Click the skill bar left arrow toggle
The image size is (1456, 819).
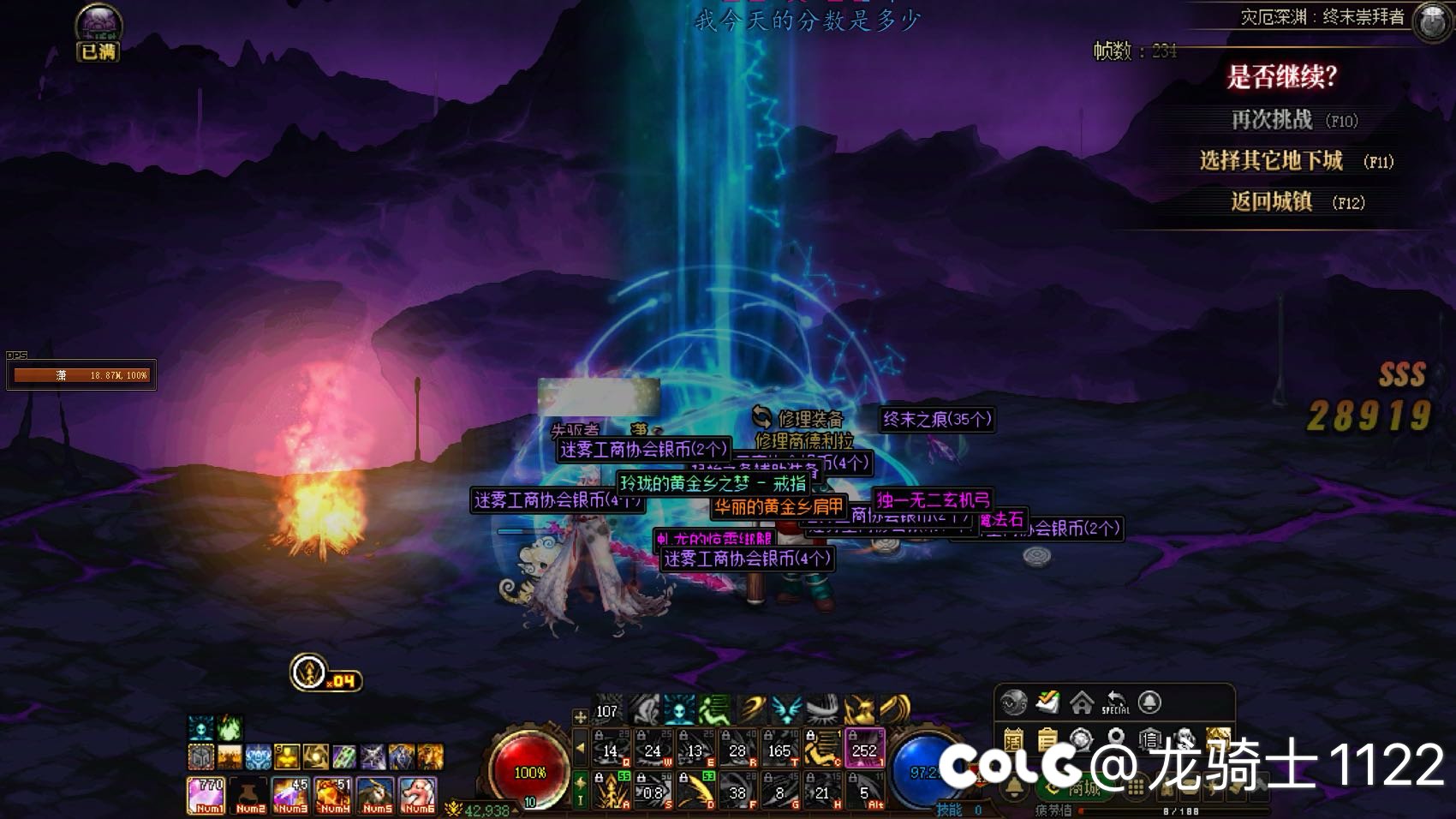click(581, 748)
